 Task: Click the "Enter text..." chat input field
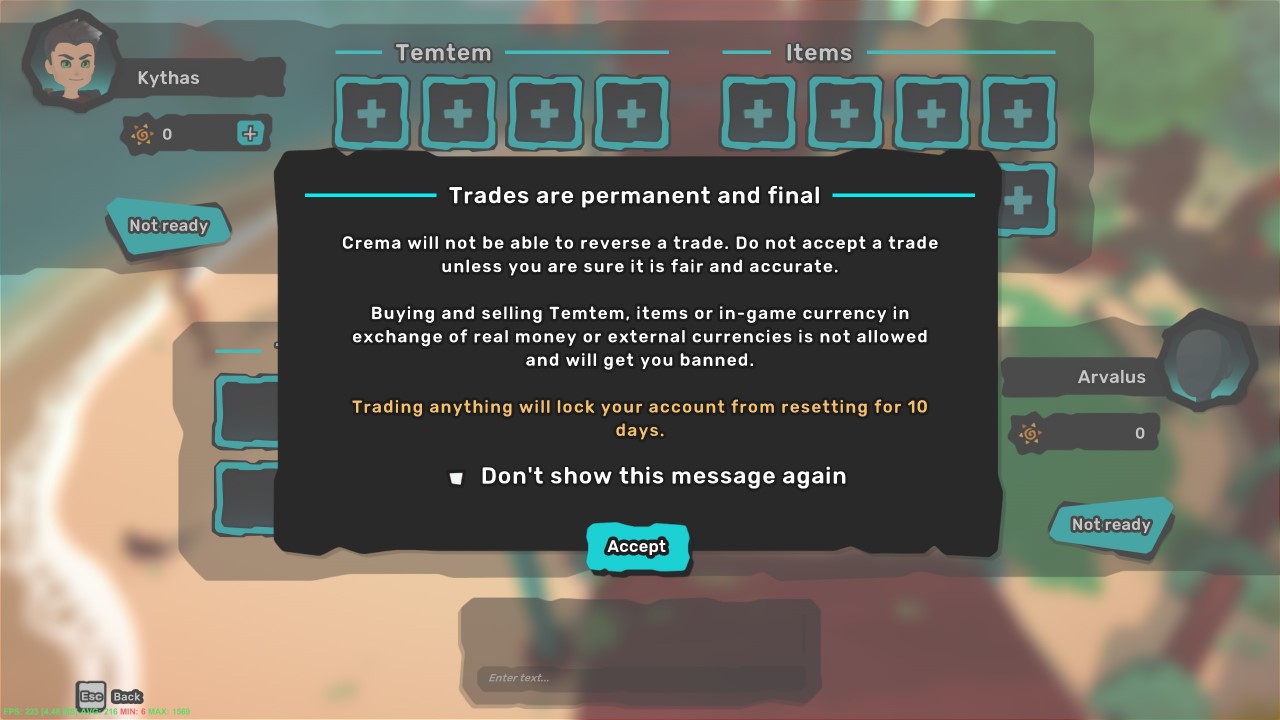coord(640,678)
